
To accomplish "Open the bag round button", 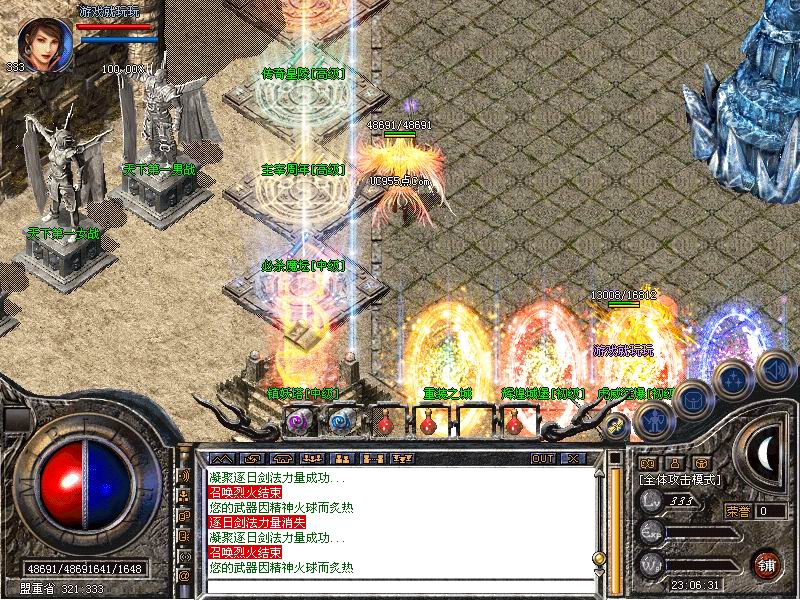I will (x=693, y=399).
